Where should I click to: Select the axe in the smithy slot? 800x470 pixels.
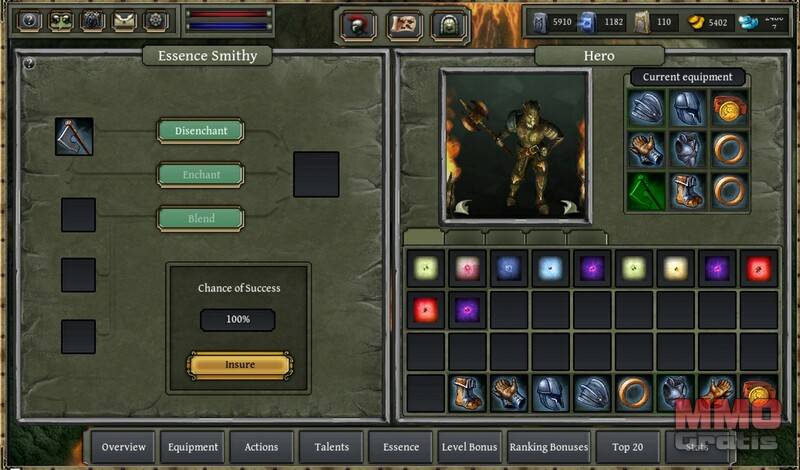coord(74,137)
